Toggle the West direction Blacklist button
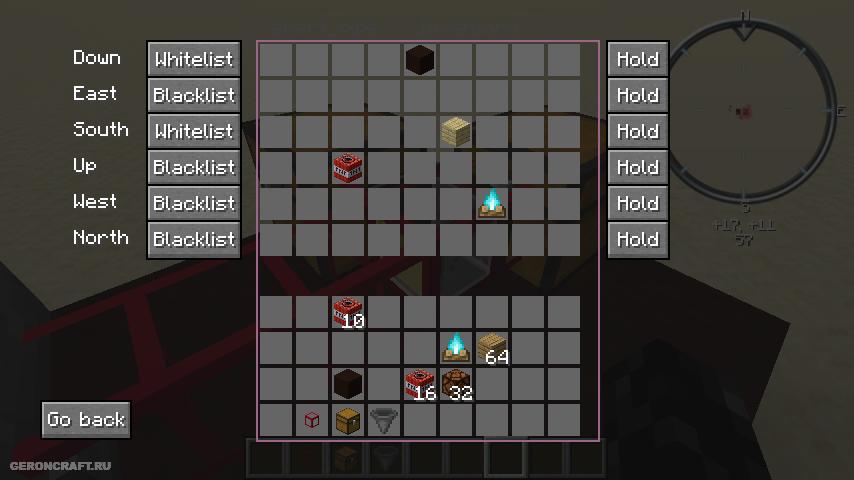 193,203
